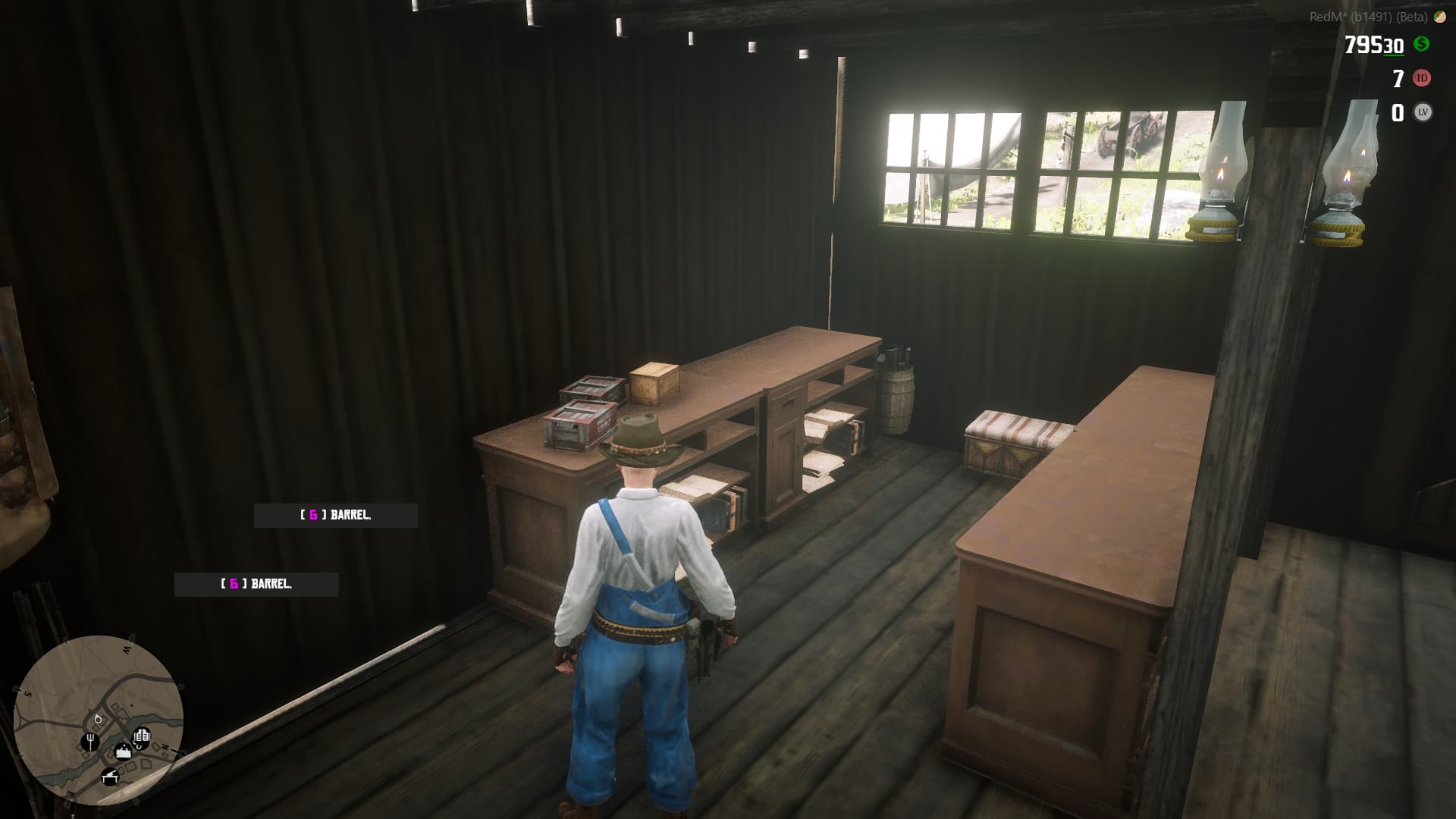This screenshot has height=819, width=1456.
Task: Click the red ID badge icon
Action: pos(1422,78)
